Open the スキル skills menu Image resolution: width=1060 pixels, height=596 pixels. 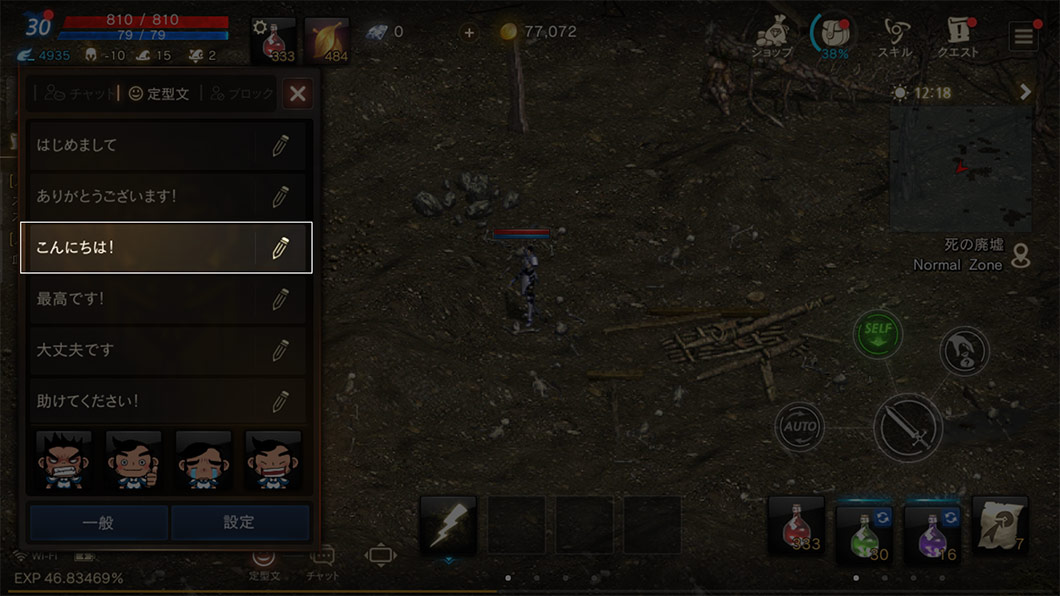[894, 38]
